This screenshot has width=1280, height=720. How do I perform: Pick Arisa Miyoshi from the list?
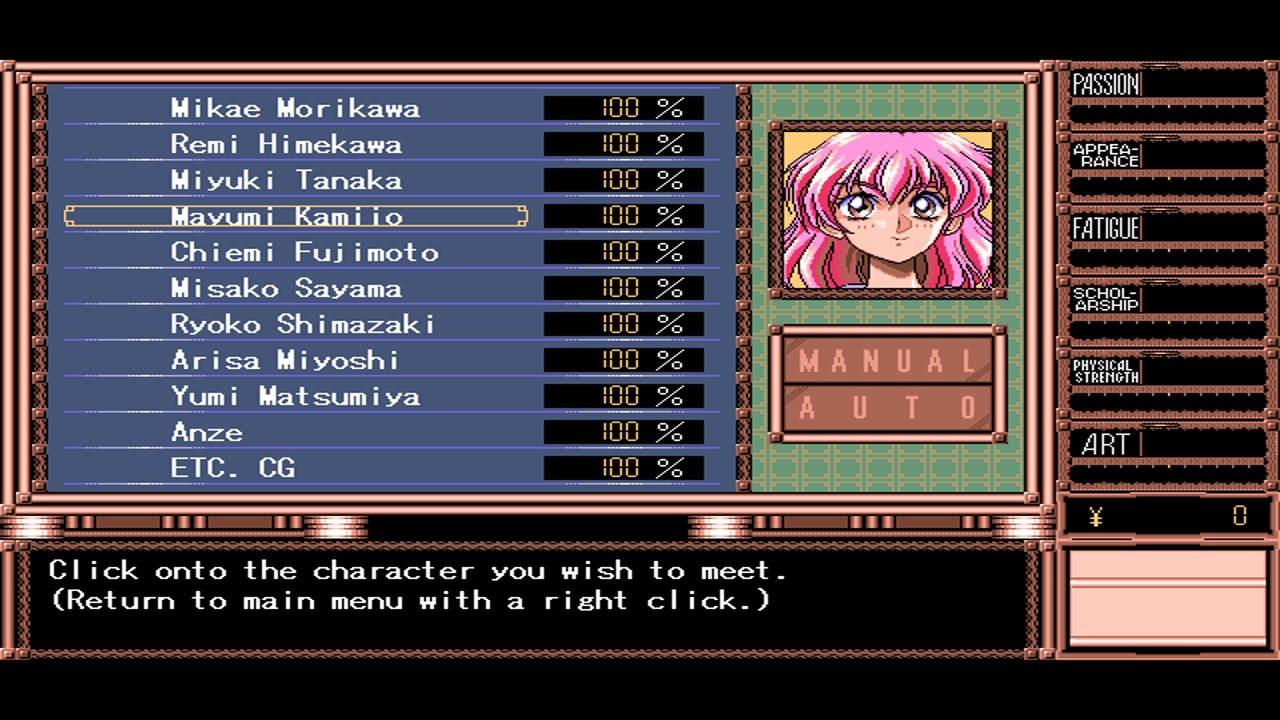pos(285,360)
